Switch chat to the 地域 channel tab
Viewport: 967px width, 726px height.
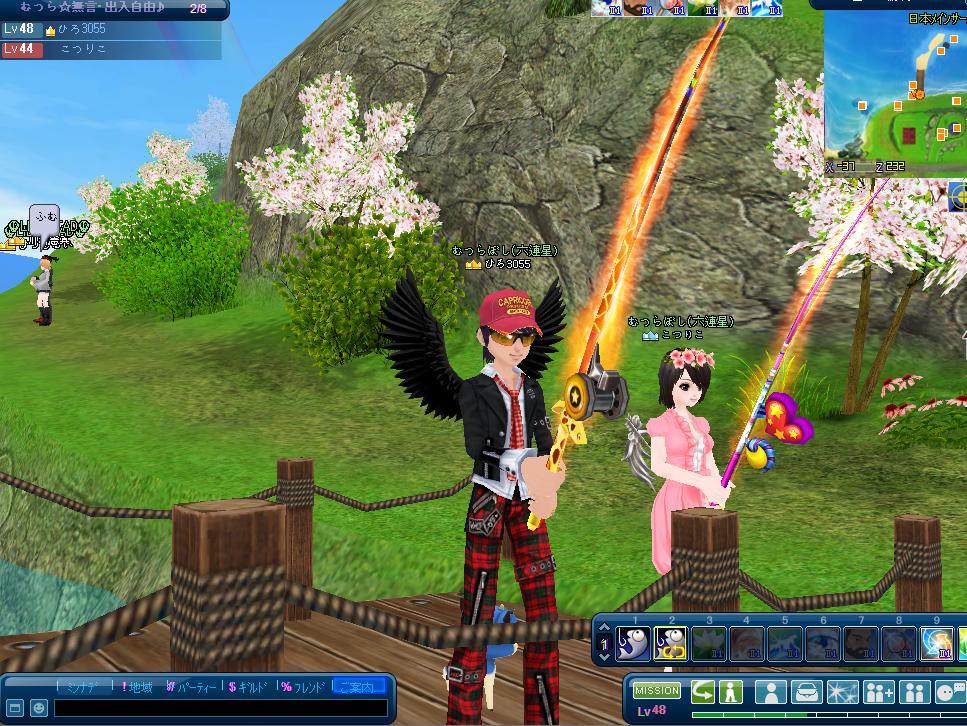tap(137, 687)
